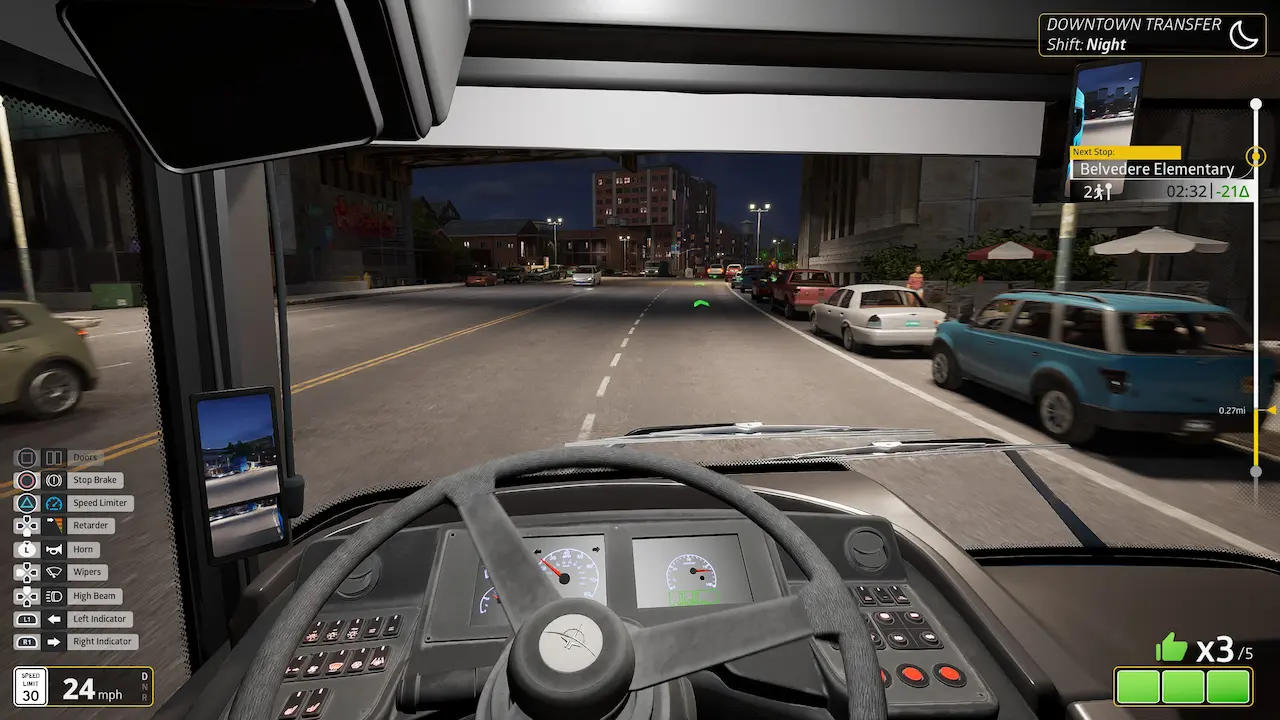Click the thumbs-up reputation icon
Viewport: 1280px width, 720px height.
(1167, 649)
